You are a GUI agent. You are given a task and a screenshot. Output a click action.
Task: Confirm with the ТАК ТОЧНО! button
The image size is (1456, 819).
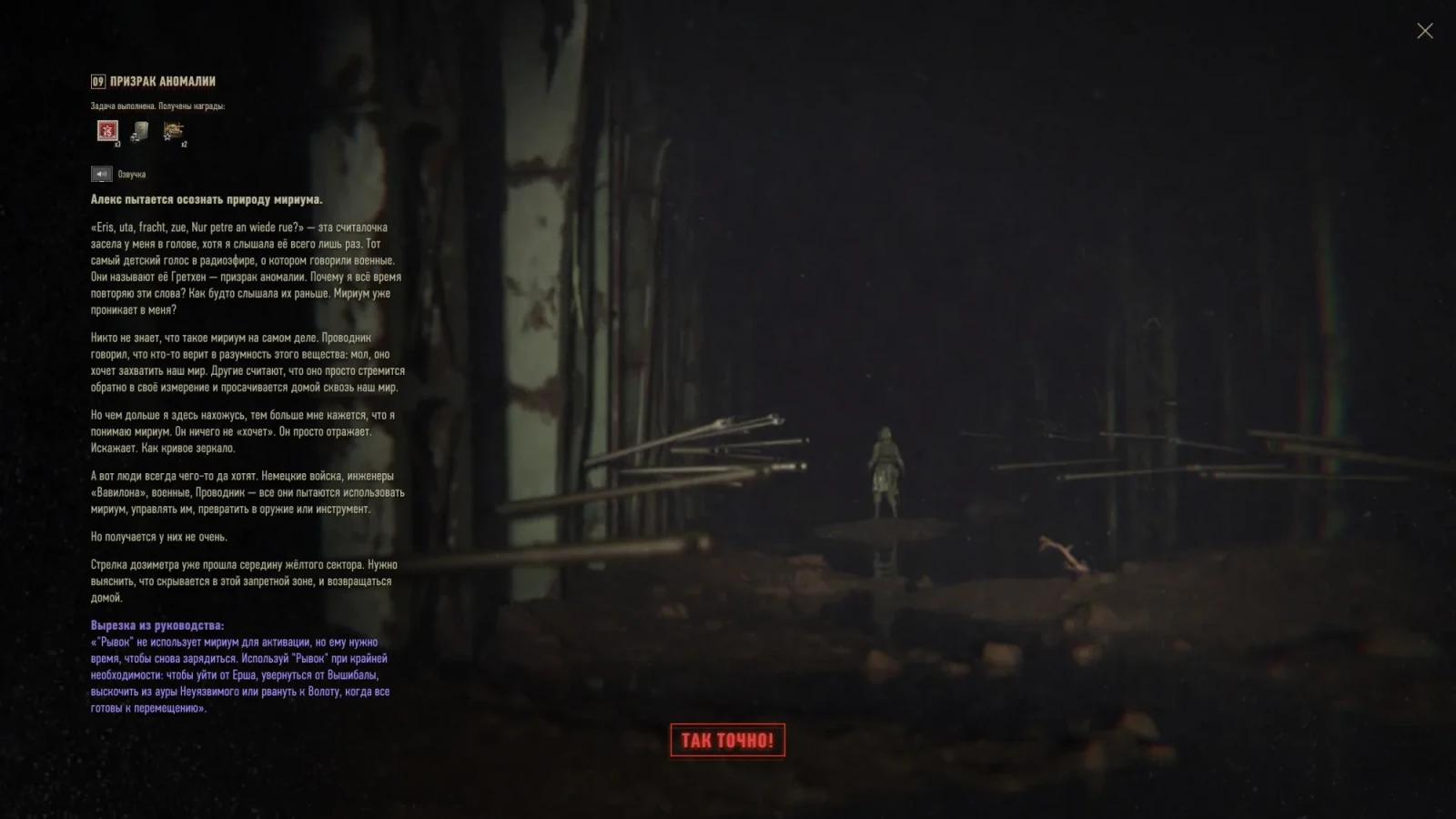click(727, 740)
